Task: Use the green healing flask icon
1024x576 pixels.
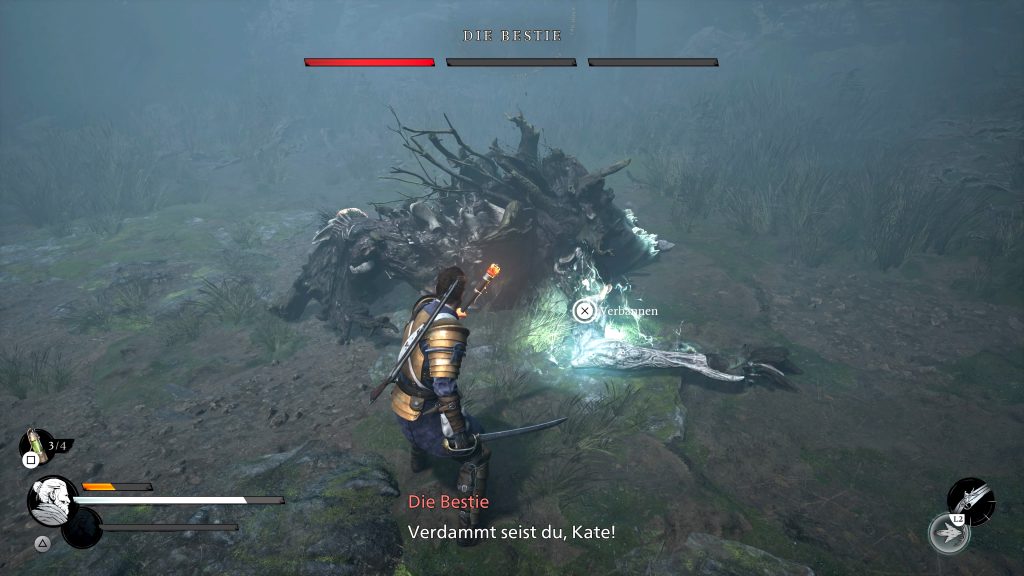Action: [x=38, y=444]
